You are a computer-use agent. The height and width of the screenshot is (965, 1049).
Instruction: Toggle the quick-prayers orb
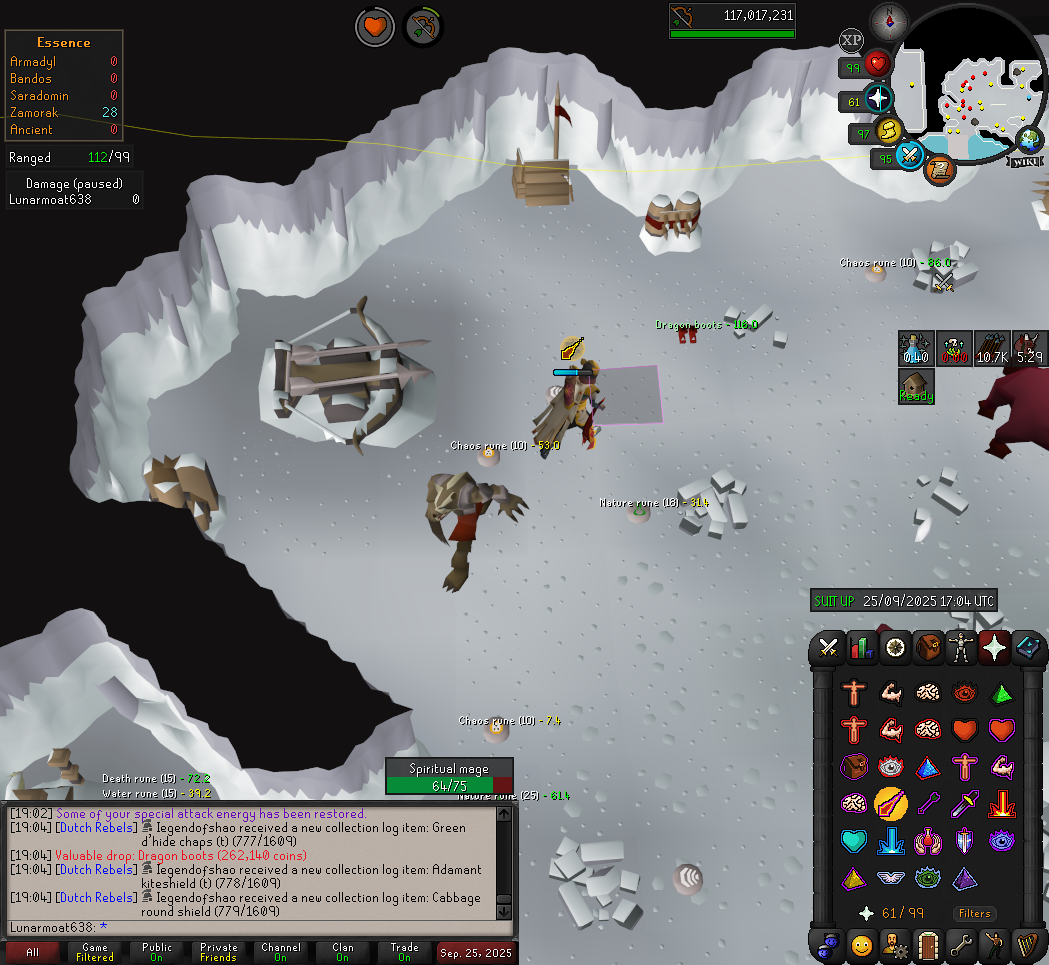[877, 99]
